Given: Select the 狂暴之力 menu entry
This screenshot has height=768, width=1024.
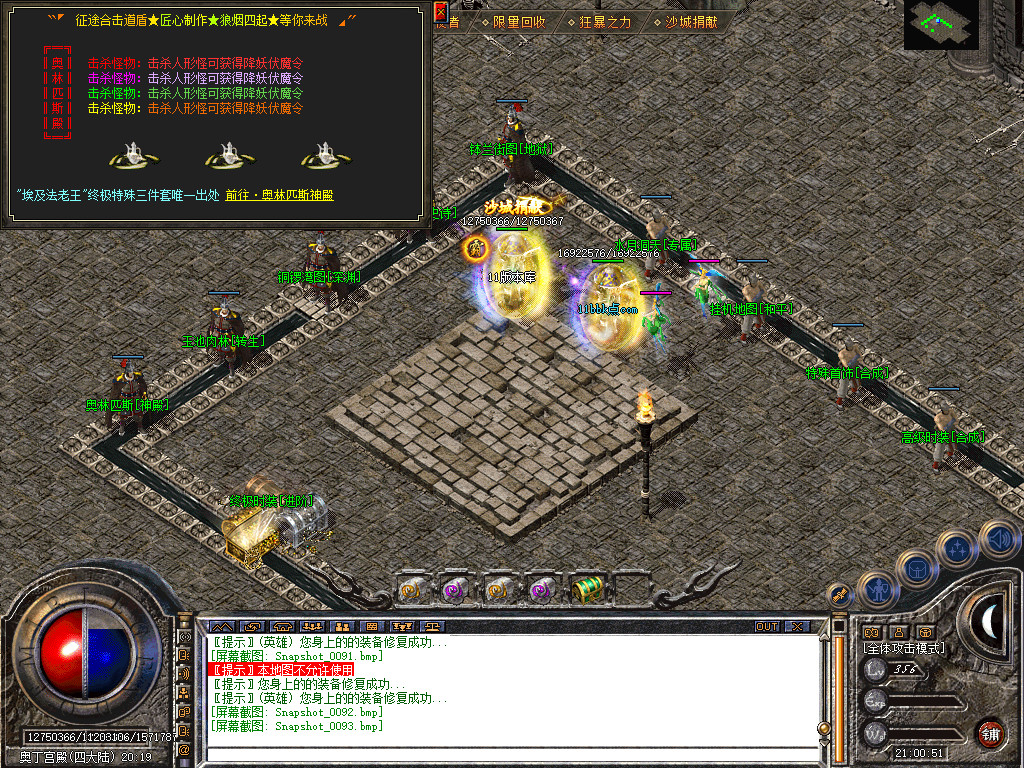Looking at the screenshot, I should coord(605,21).
